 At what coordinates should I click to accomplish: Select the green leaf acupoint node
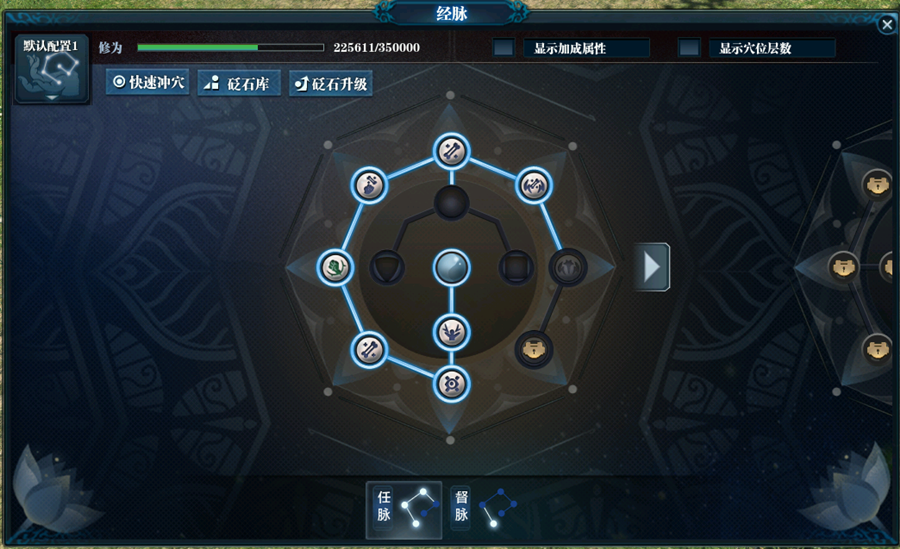coord(335,267)
